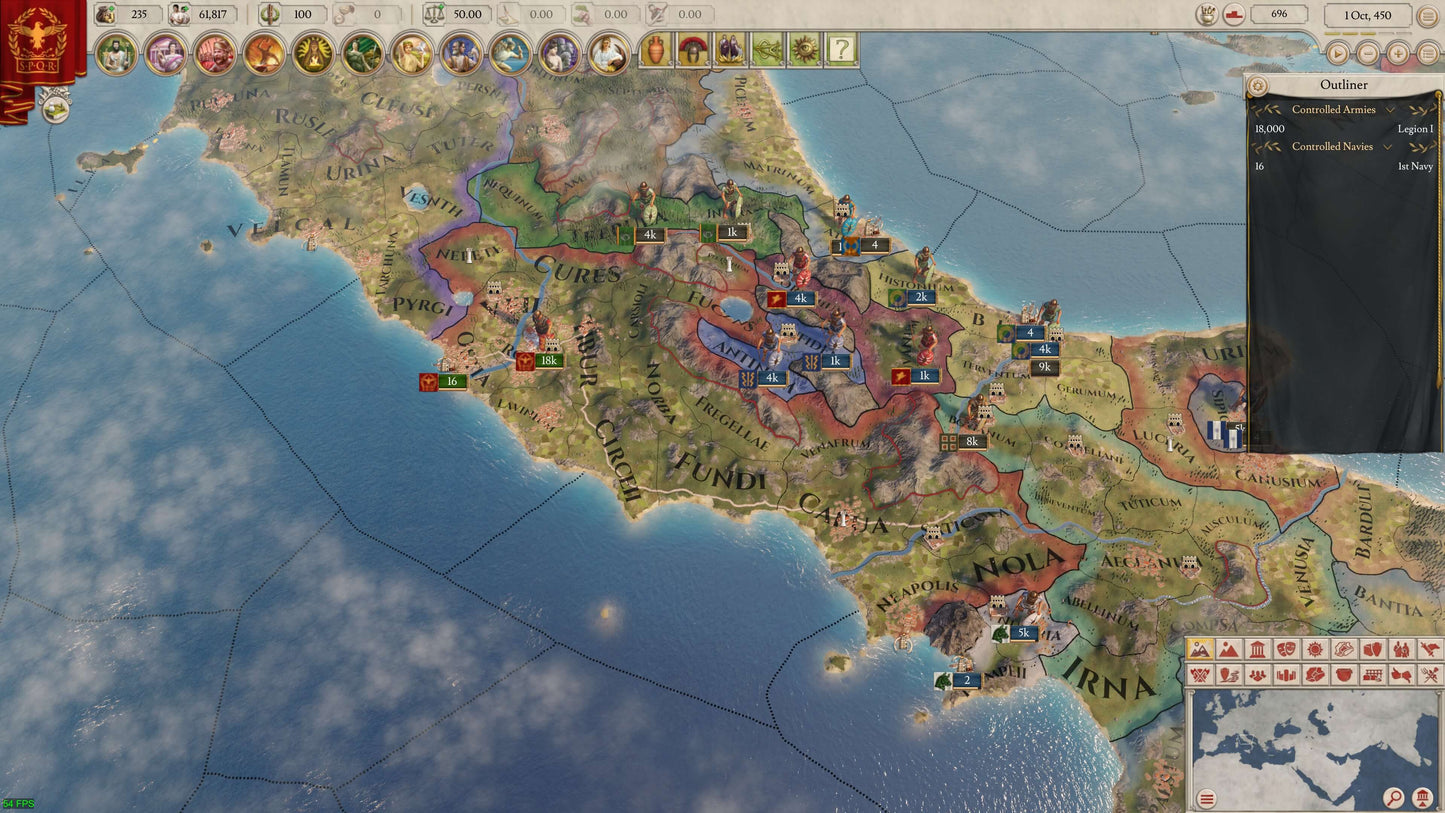Image resolution: width=1445 pixels, height=813 pixels.
Task: Decrease game speed with the minus button
Action: 1367,53
